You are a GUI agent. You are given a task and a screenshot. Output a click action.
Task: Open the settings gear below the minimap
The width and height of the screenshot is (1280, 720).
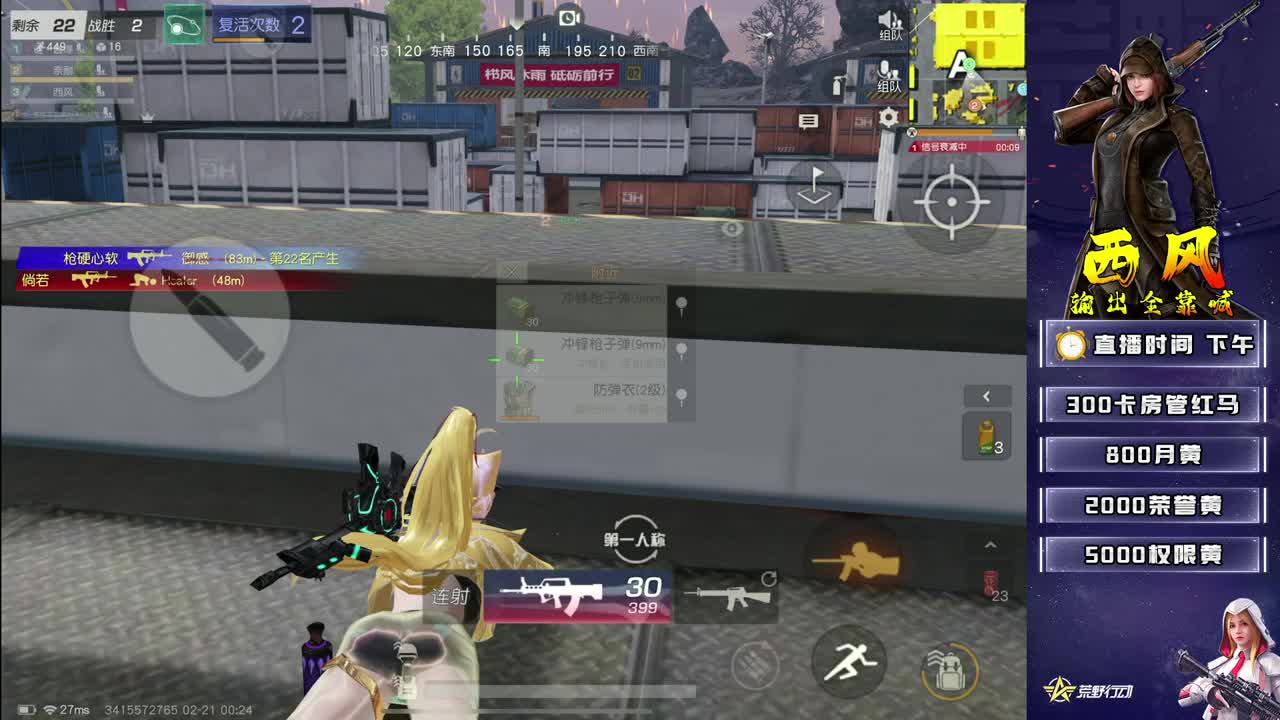(887, 120)
